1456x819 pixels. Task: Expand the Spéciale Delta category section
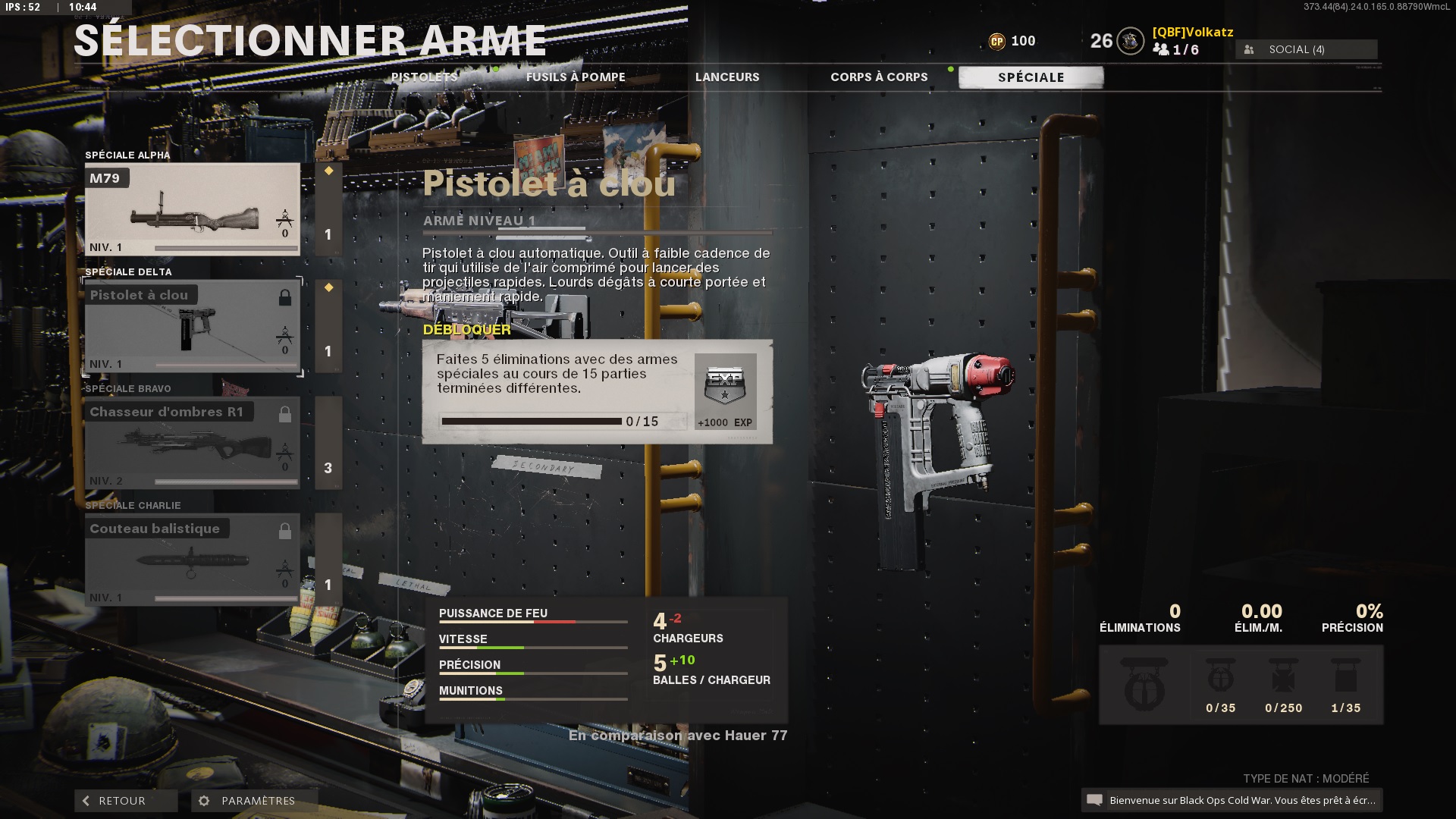[127, 271]
